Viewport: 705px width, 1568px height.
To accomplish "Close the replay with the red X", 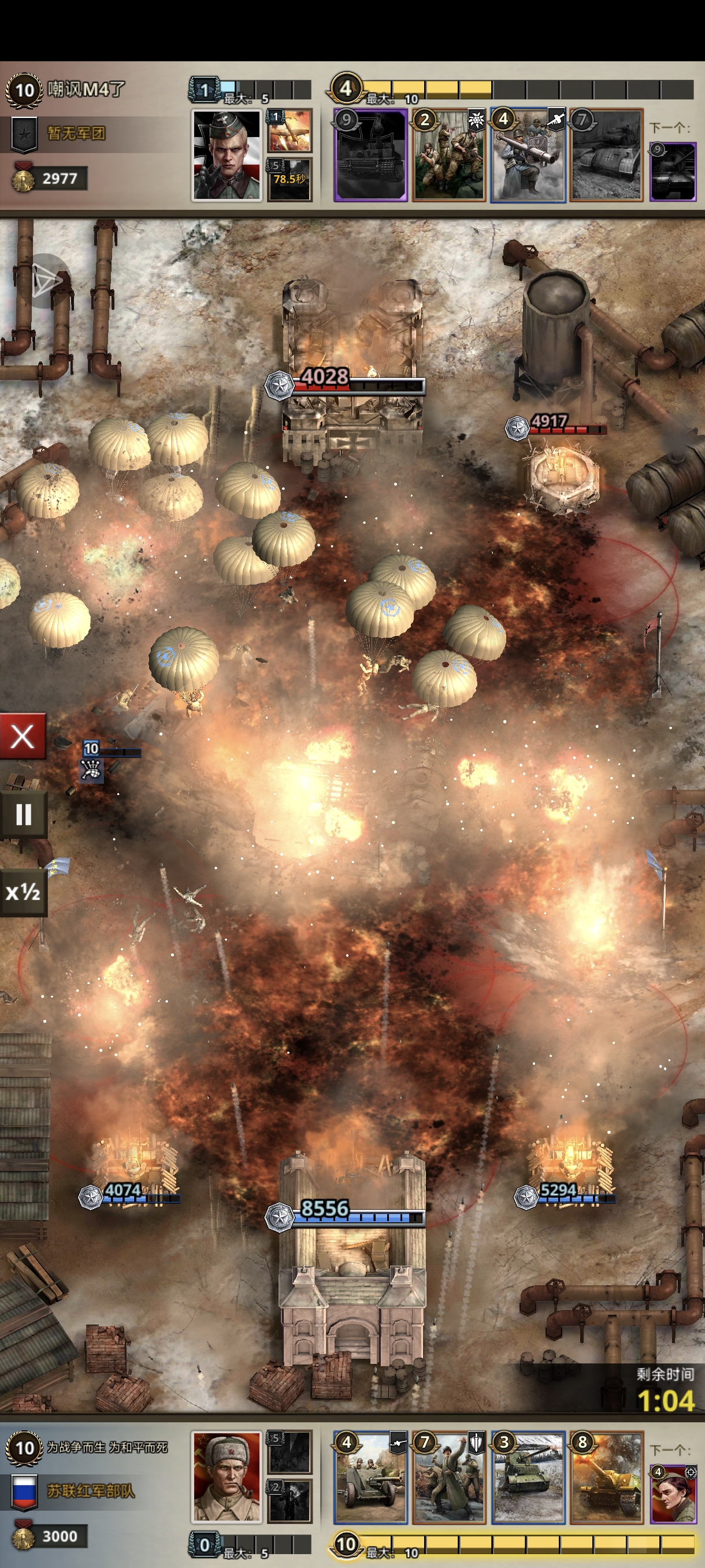I will 23,737.
